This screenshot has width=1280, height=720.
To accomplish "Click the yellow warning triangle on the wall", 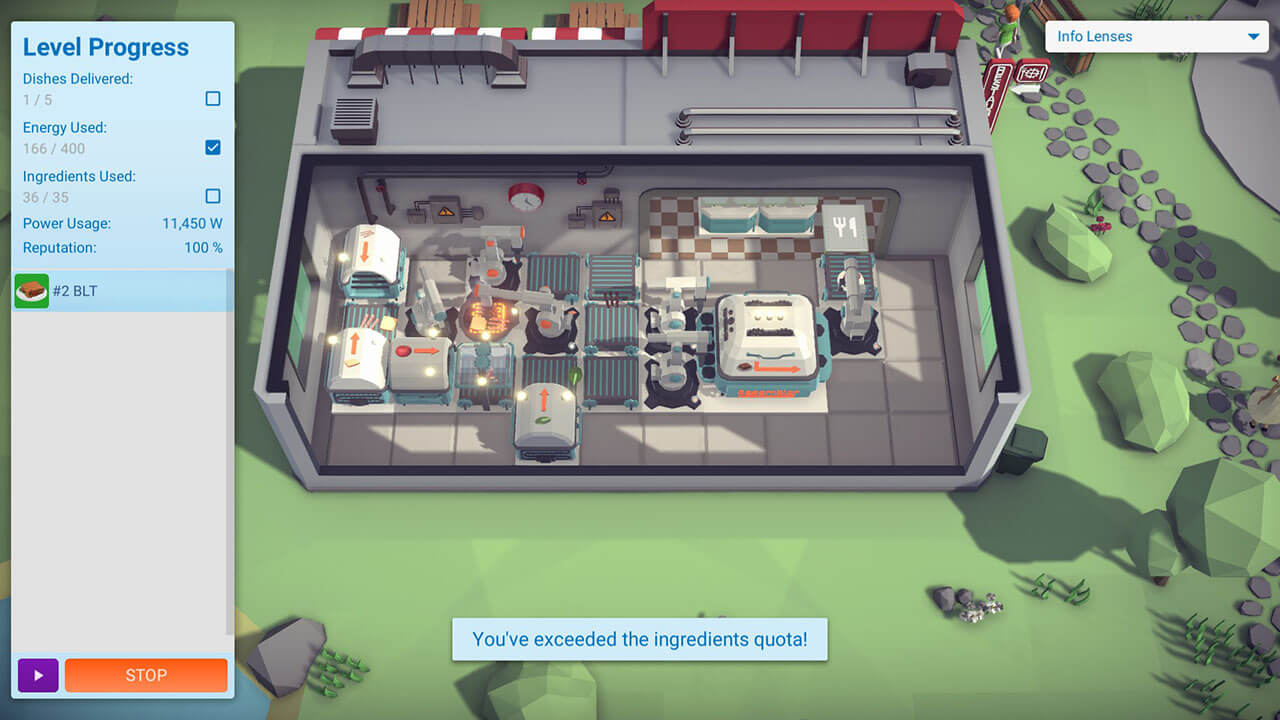I will coord(445,210).
